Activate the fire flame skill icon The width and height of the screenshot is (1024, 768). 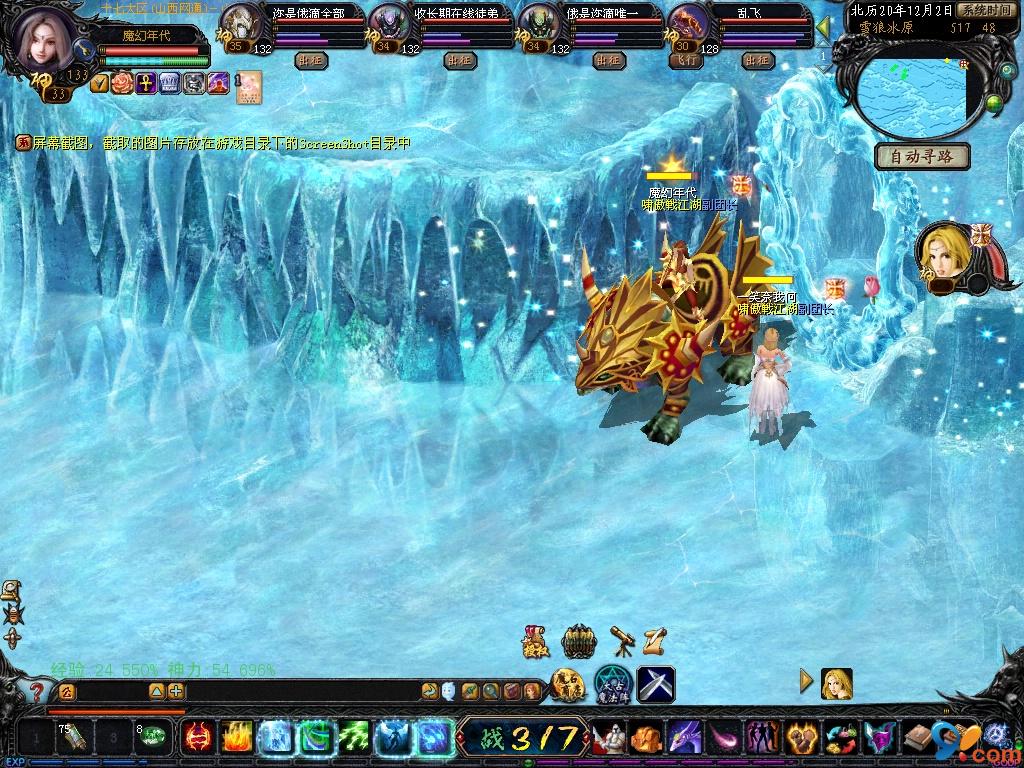point(236,739)
